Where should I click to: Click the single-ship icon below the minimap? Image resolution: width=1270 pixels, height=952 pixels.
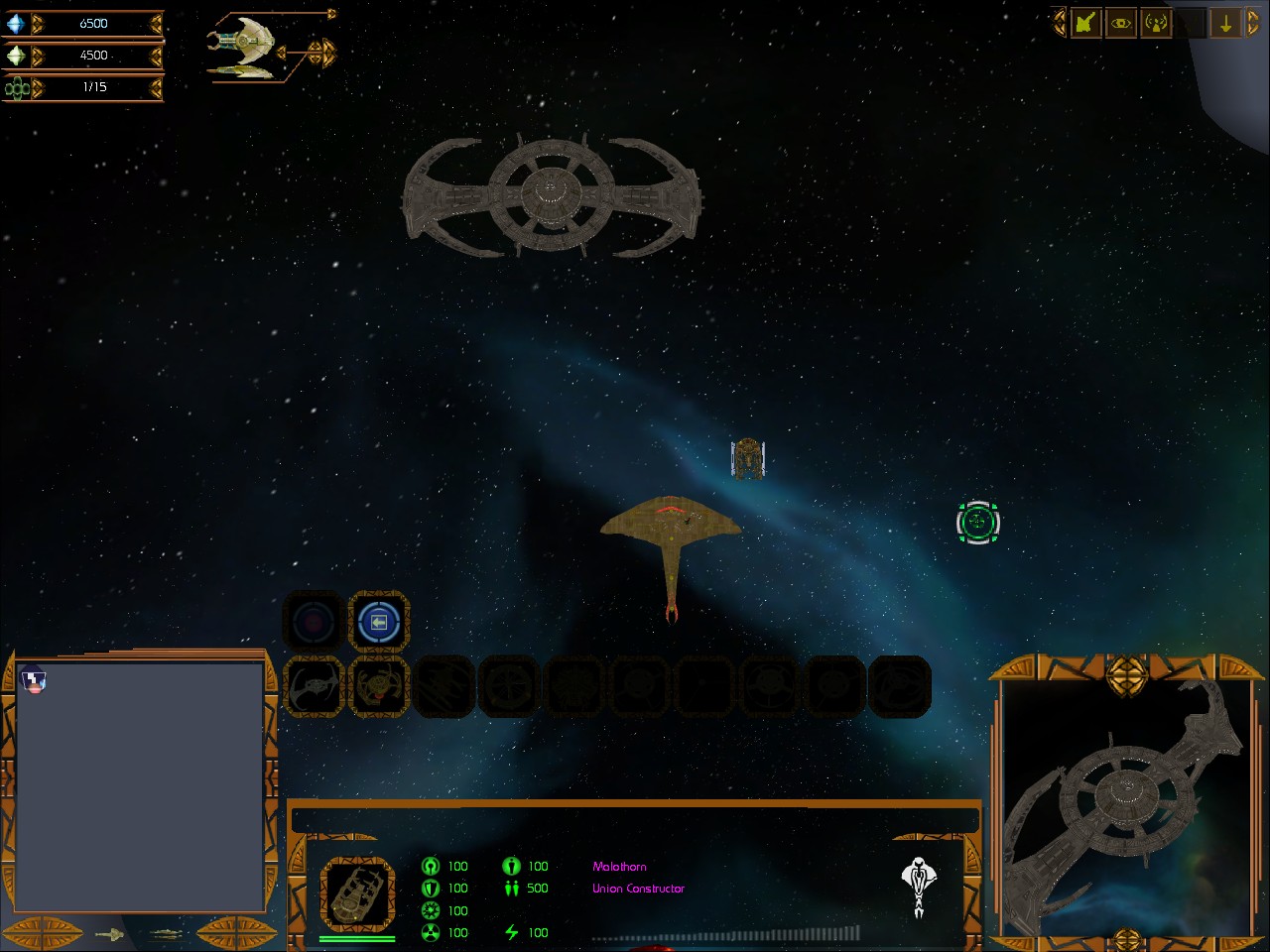[x=109, y=933]
